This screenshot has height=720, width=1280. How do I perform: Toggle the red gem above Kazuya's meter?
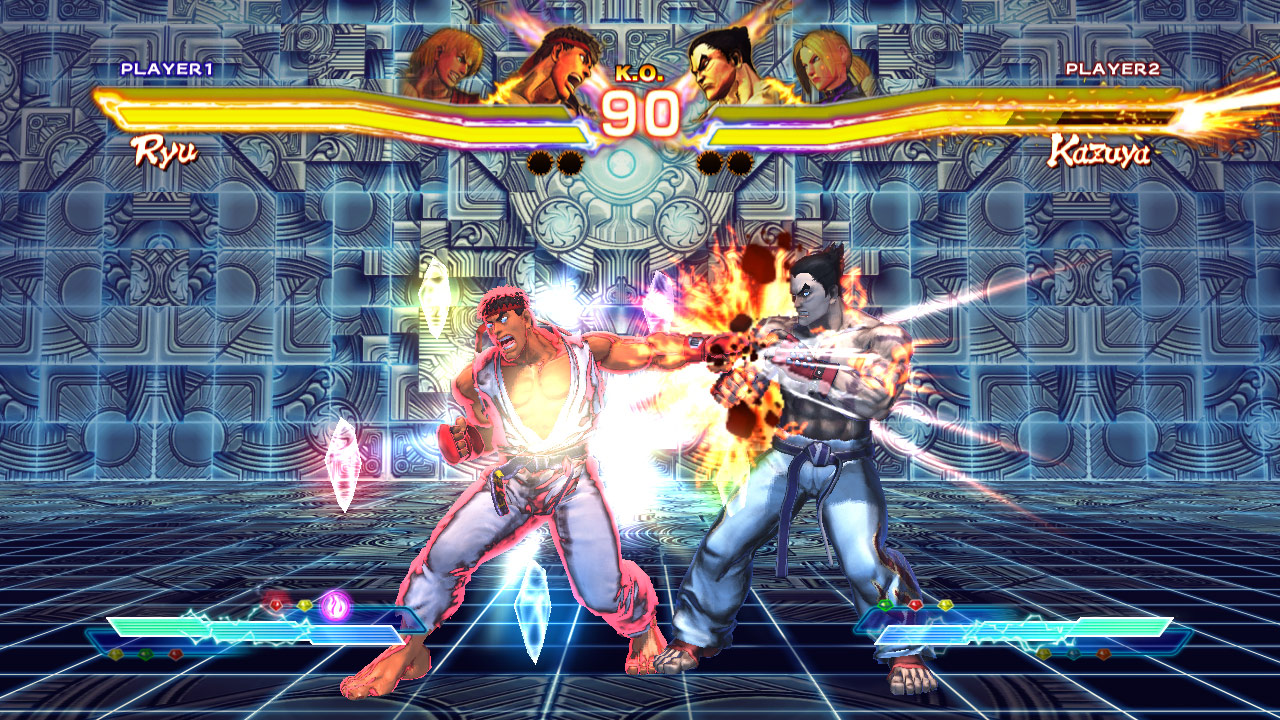(x=916, y=604)
